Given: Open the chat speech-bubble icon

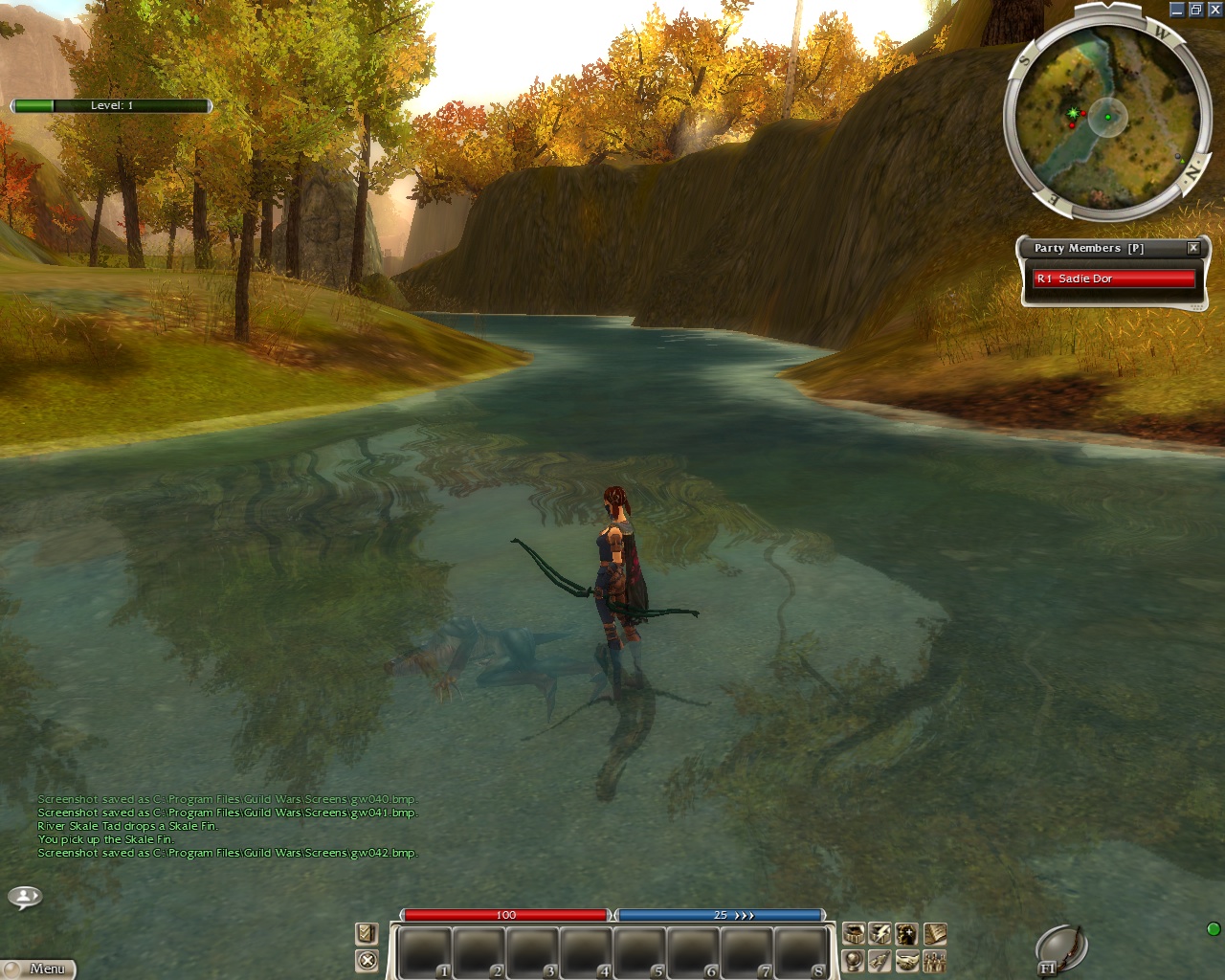Looking at the screenshot, I should point(25,897).
